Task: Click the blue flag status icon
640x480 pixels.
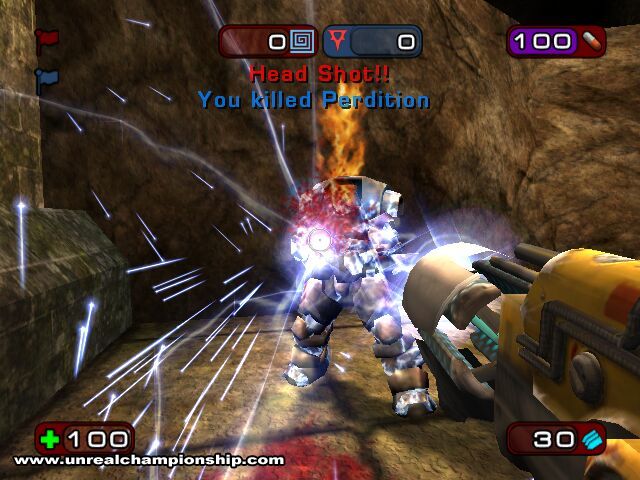Action: click(46, 78)
